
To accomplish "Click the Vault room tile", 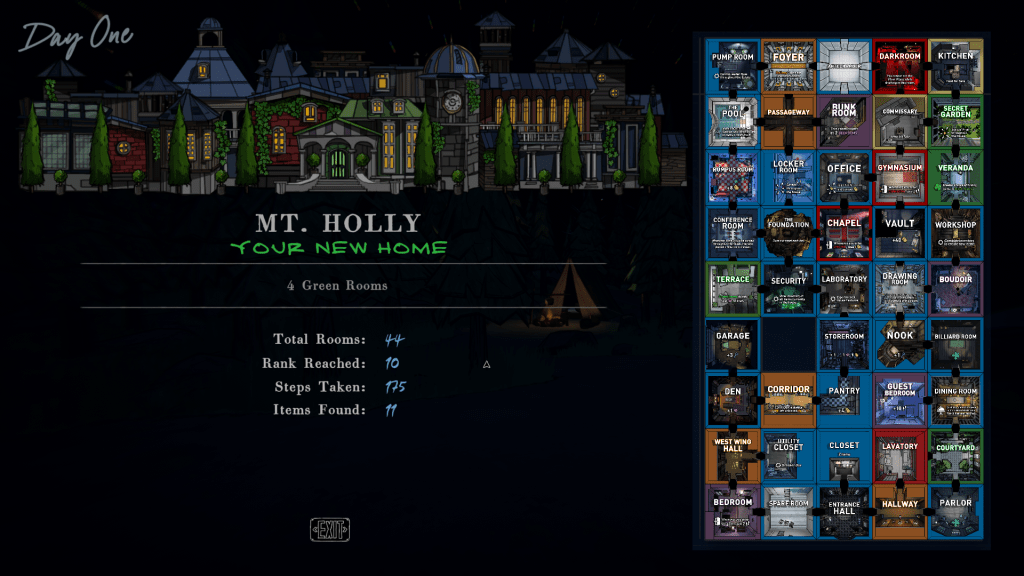I will (x=900, y=233).
